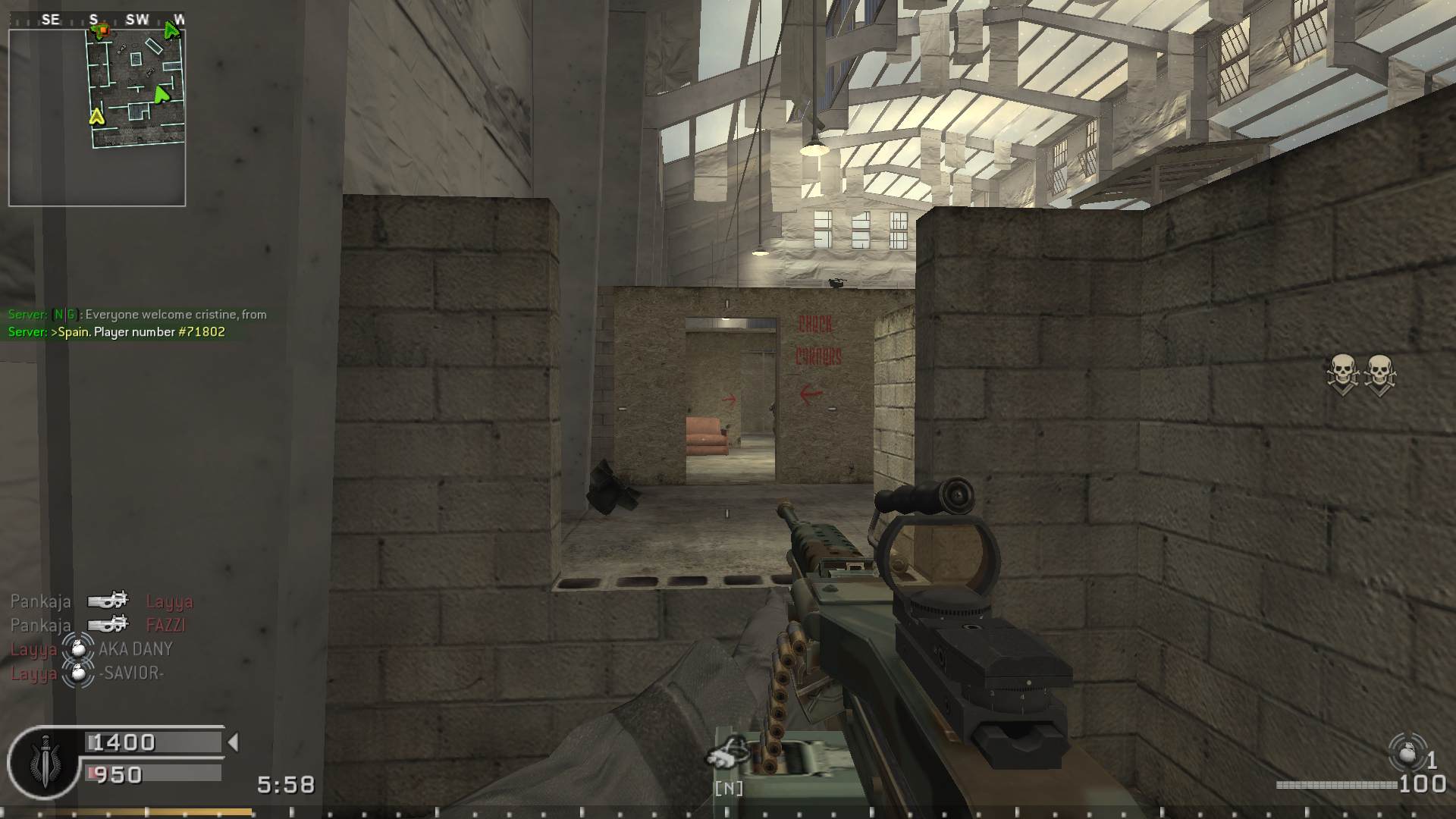Click the -SAVIOR- name in the killfeed
The image size is (1456, 819).
tap(131, 673)
